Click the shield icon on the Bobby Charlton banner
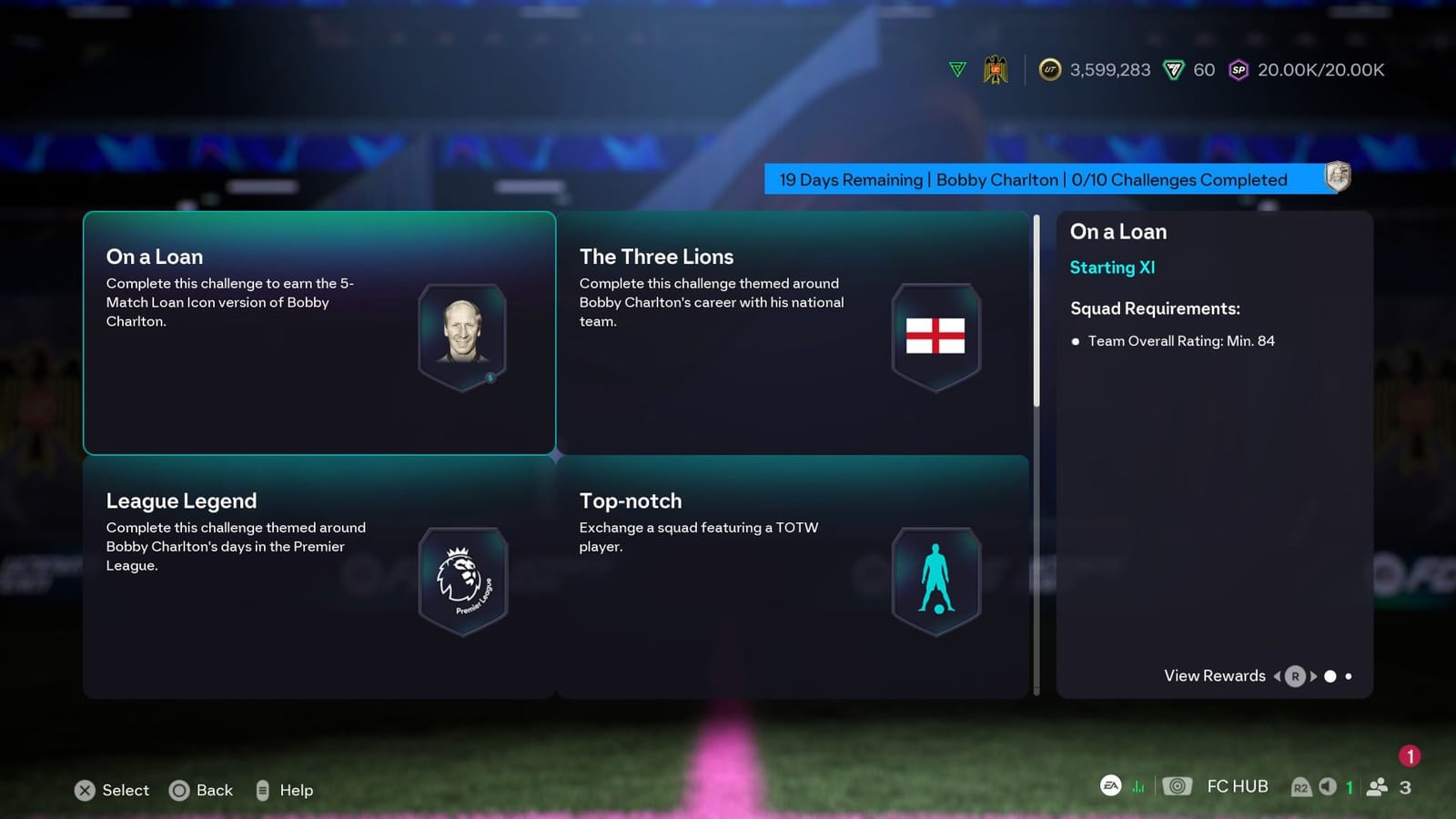 click(x=1338, y=178)
